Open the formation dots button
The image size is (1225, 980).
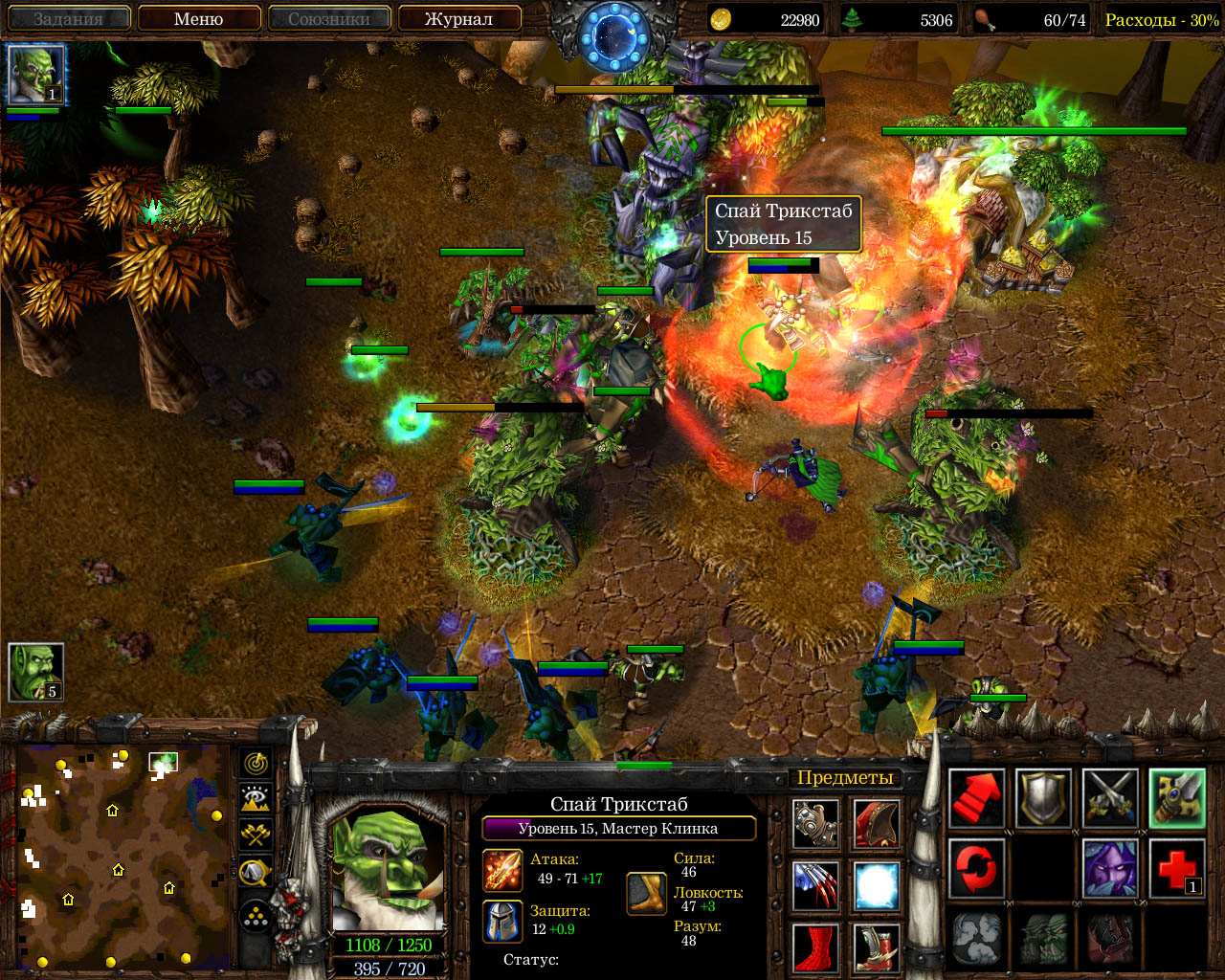pos(256,917)
